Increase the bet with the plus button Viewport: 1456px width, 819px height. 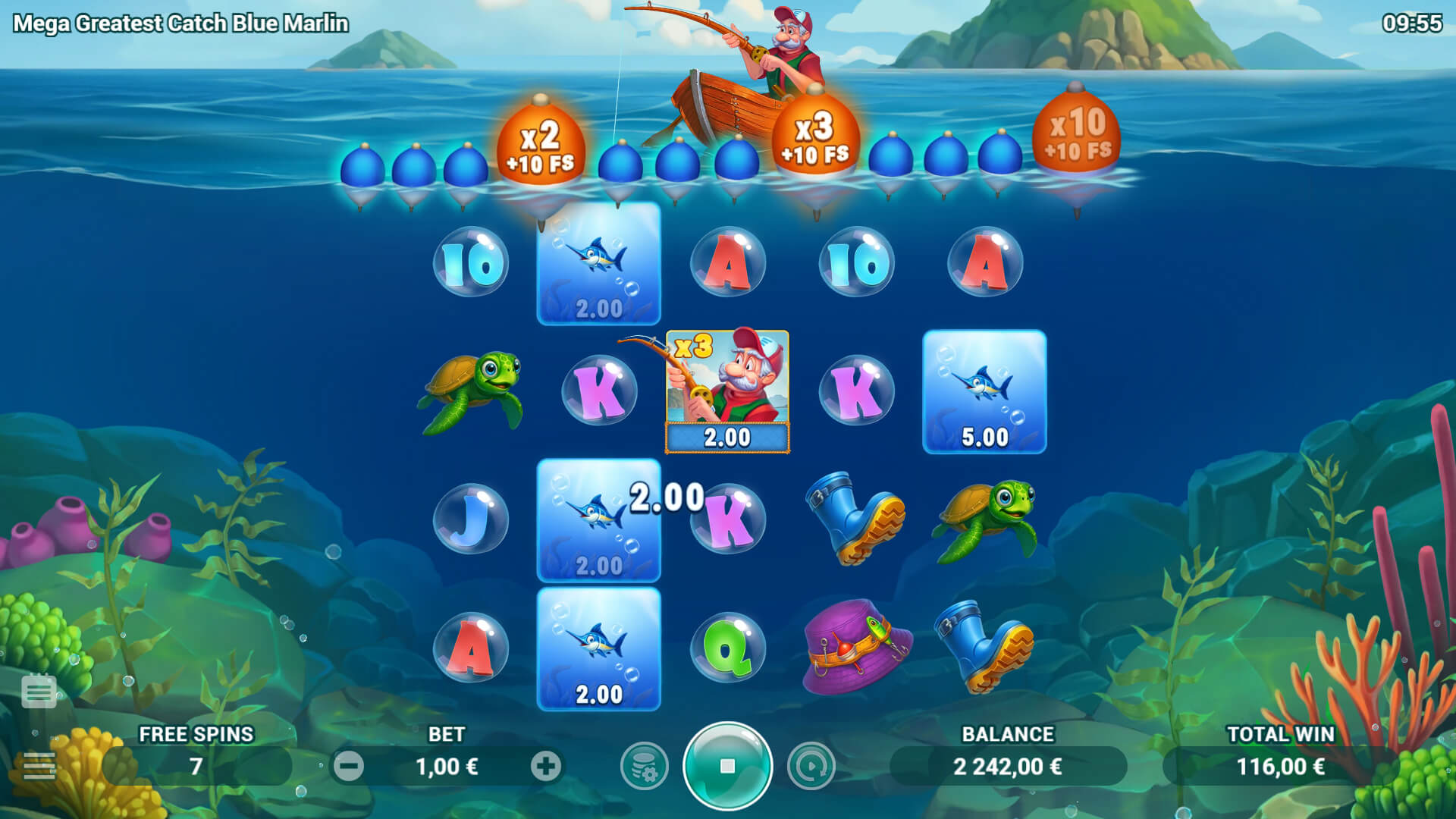click(545, 766)
